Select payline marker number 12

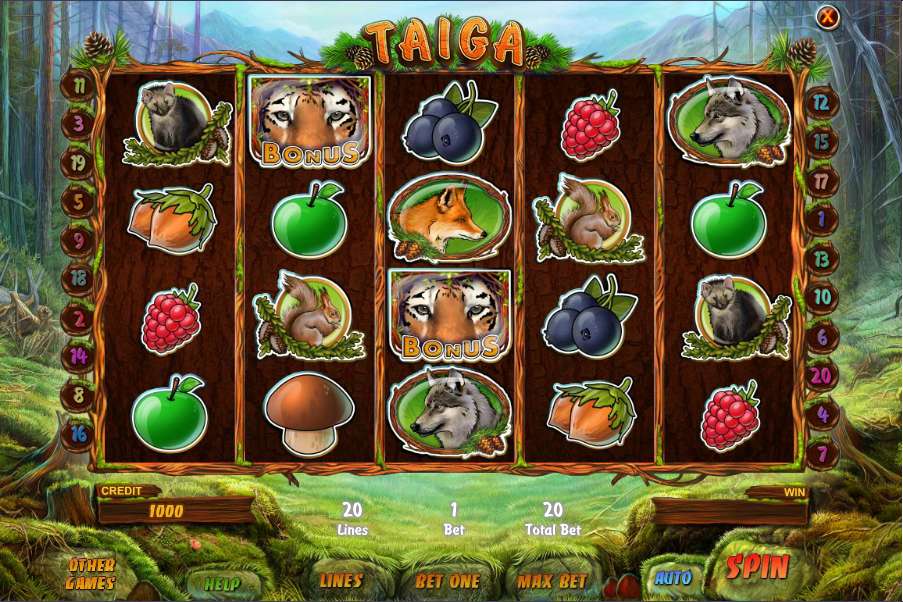(x=822, y=101)
